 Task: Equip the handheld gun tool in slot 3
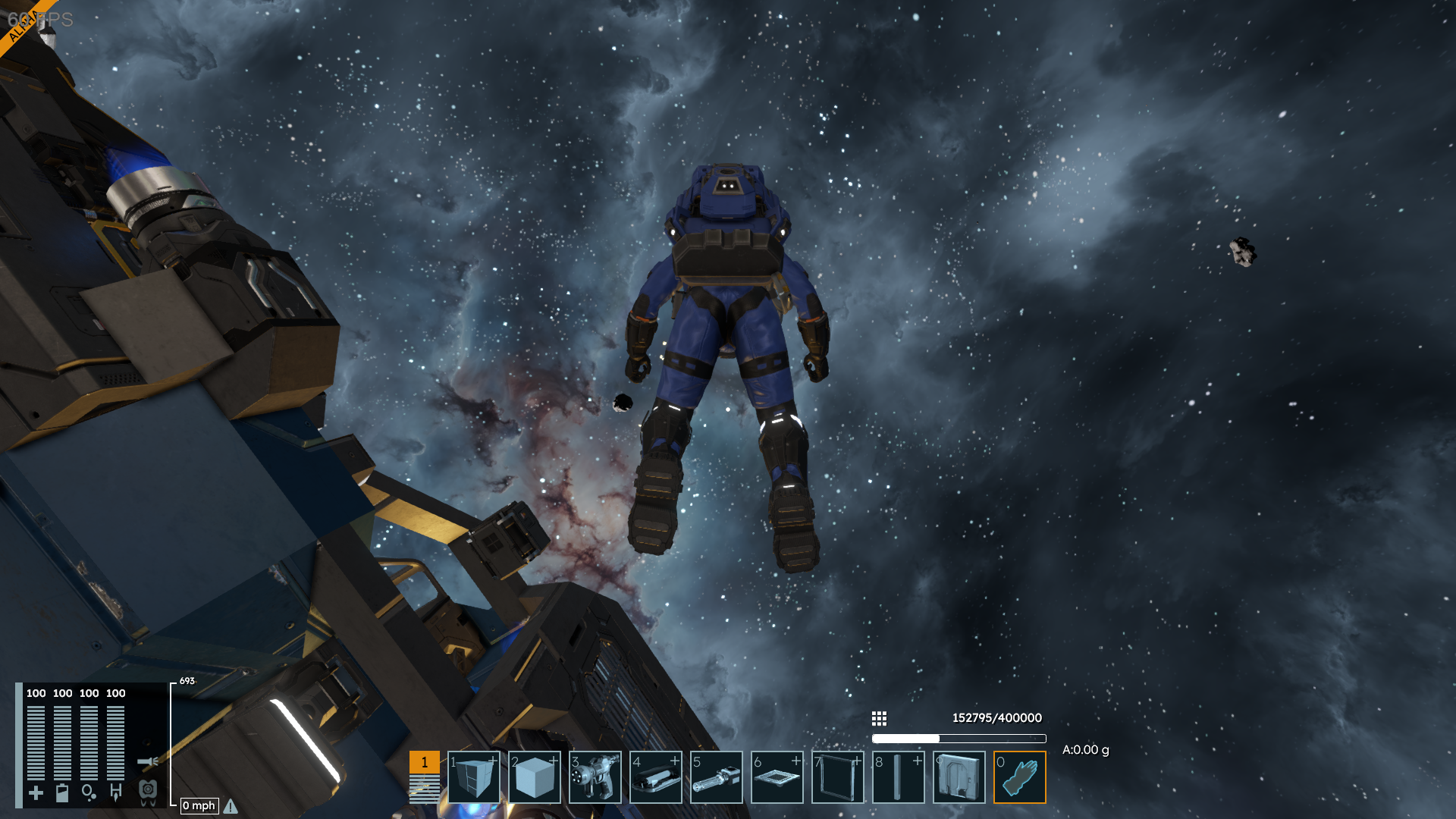coord(595,777)
